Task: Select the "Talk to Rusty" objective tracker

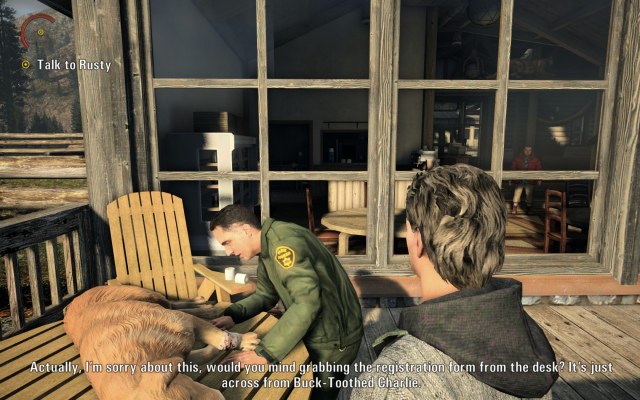Action: coord(66,65)
